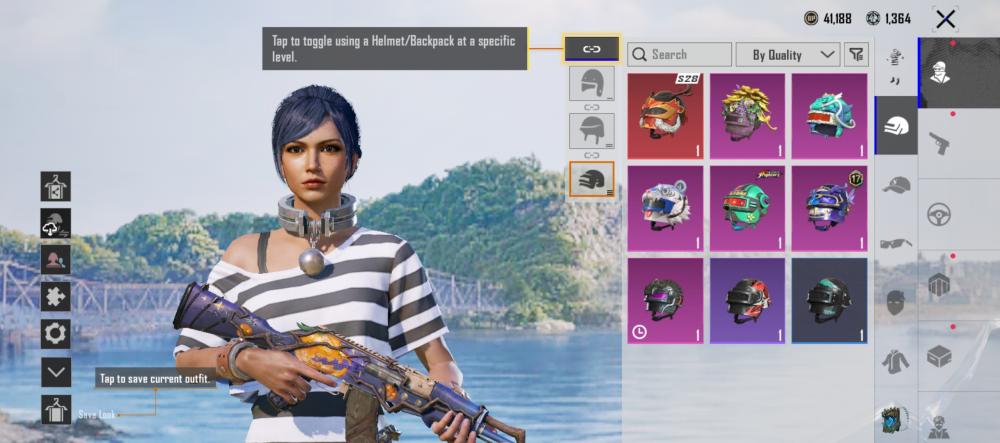Choose the blue-purple helmet with 17 badge
Screen dimensions: 1000x443
[x=829, y=208]
